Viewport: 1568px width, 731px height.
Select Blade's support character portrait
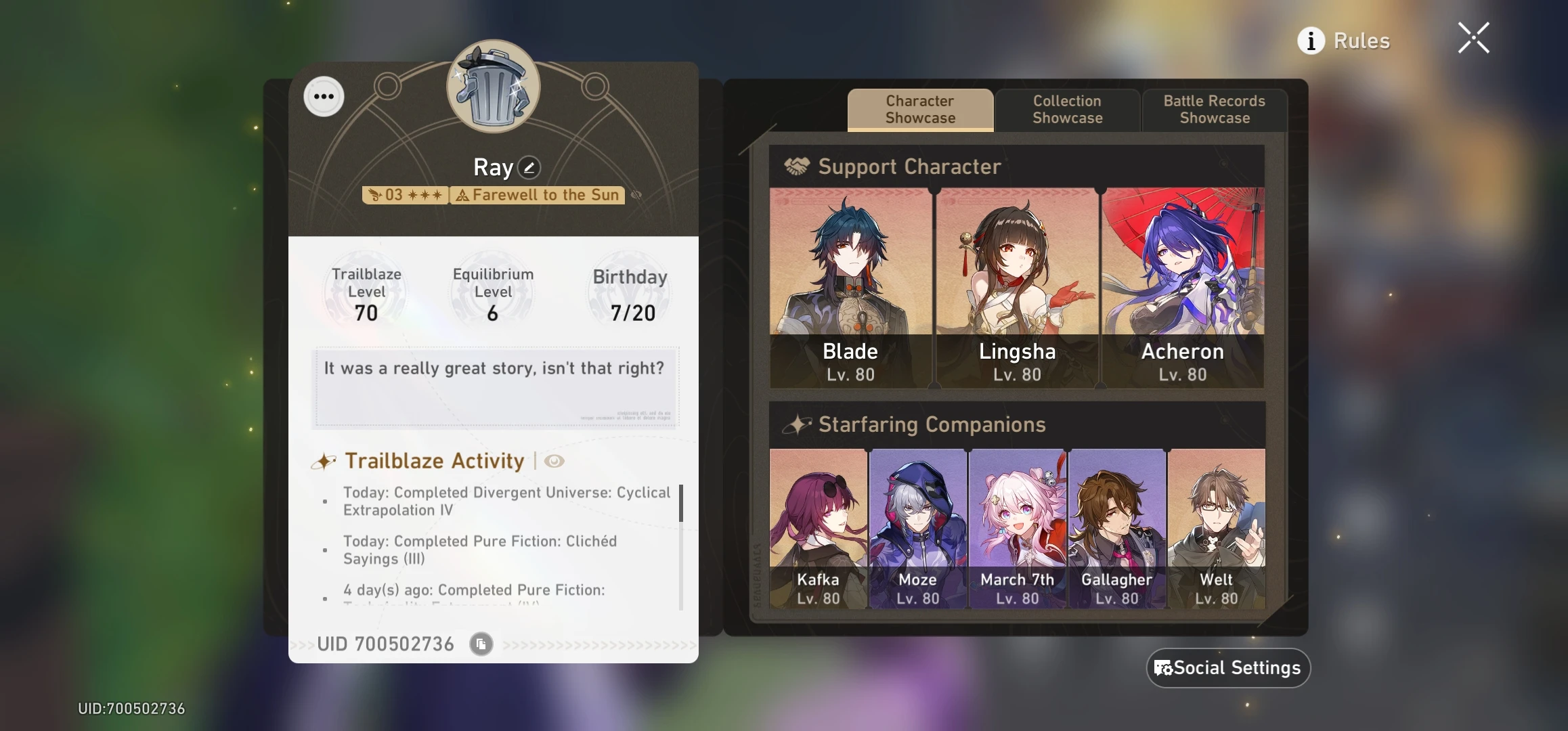pos(850,284)
